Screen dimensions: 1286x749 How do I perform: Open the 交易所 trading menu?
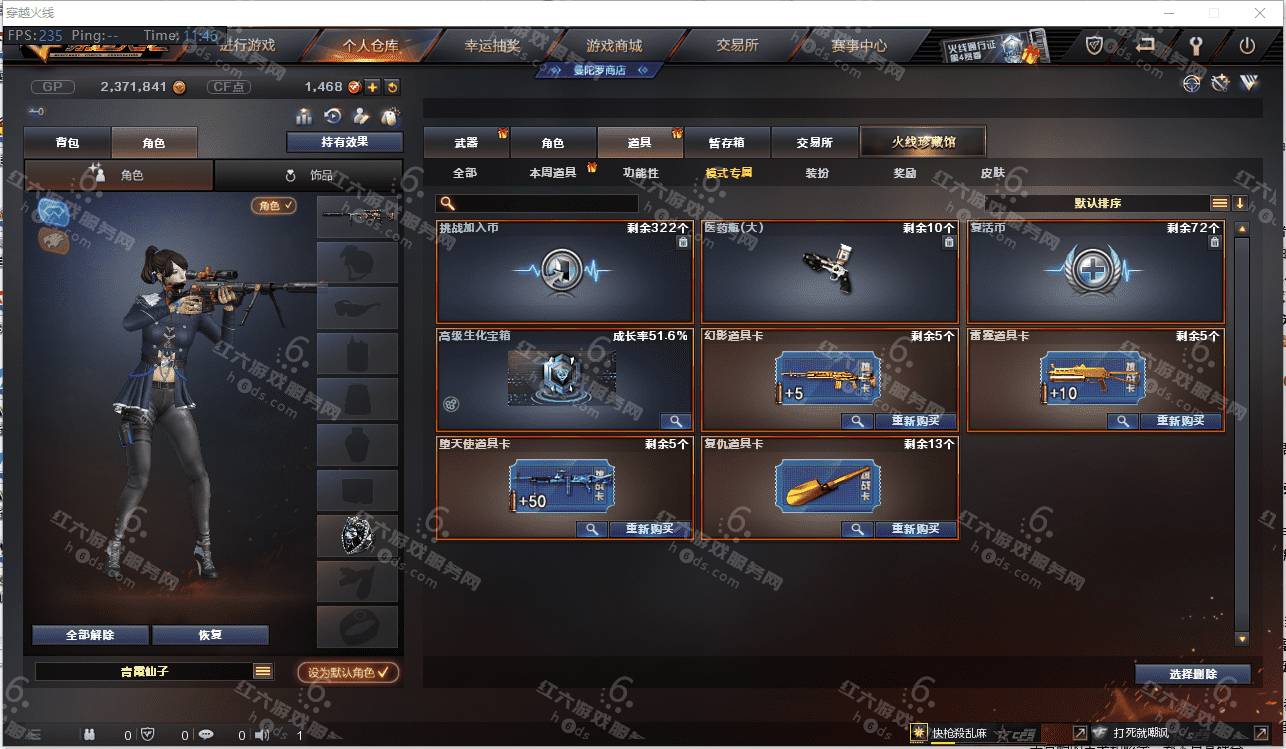pyautogui.click(x=737, y=46)
